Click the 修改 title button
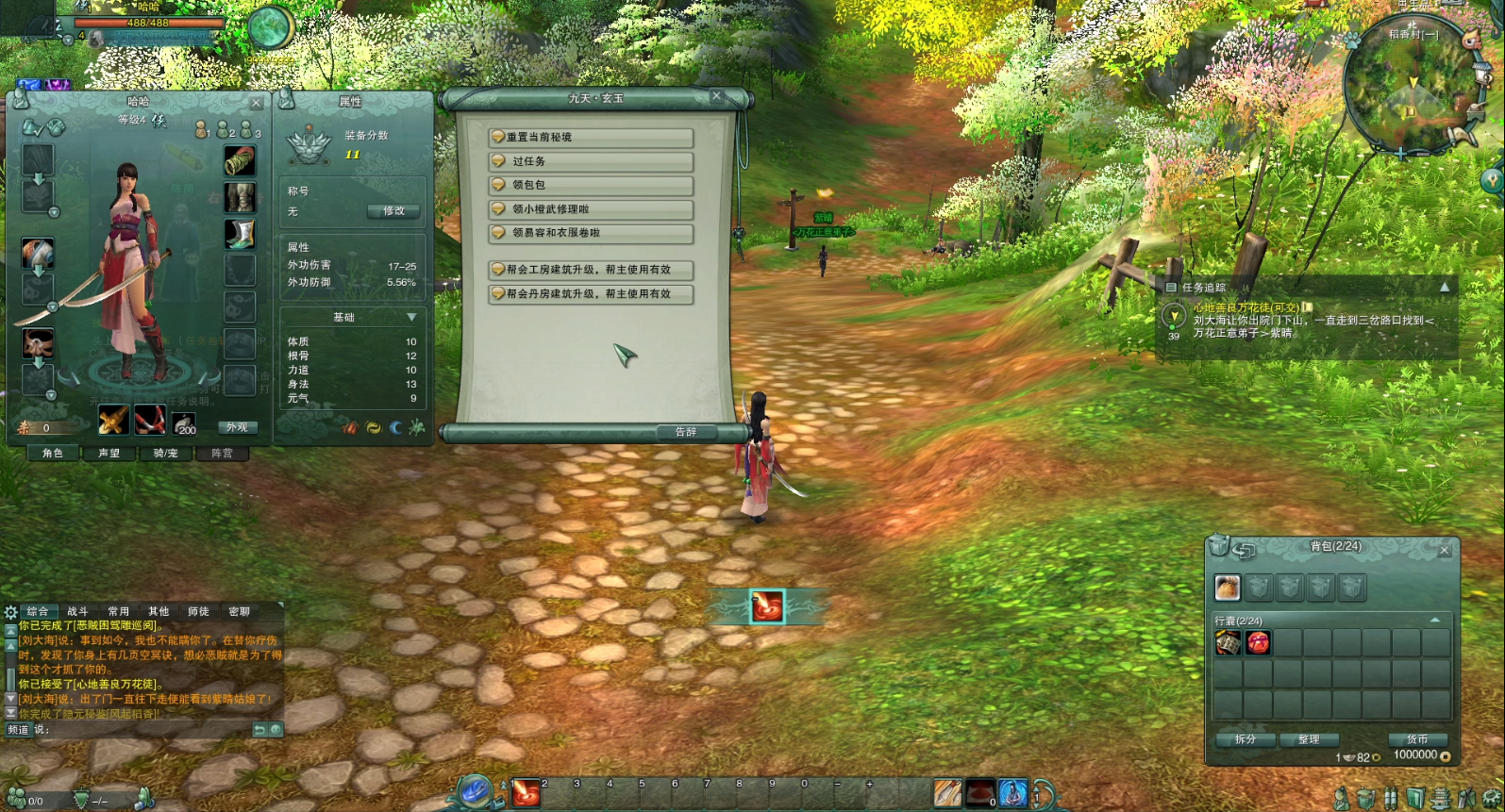The width and height of the screenshot is (1505, 812). [x=393, y=211]
